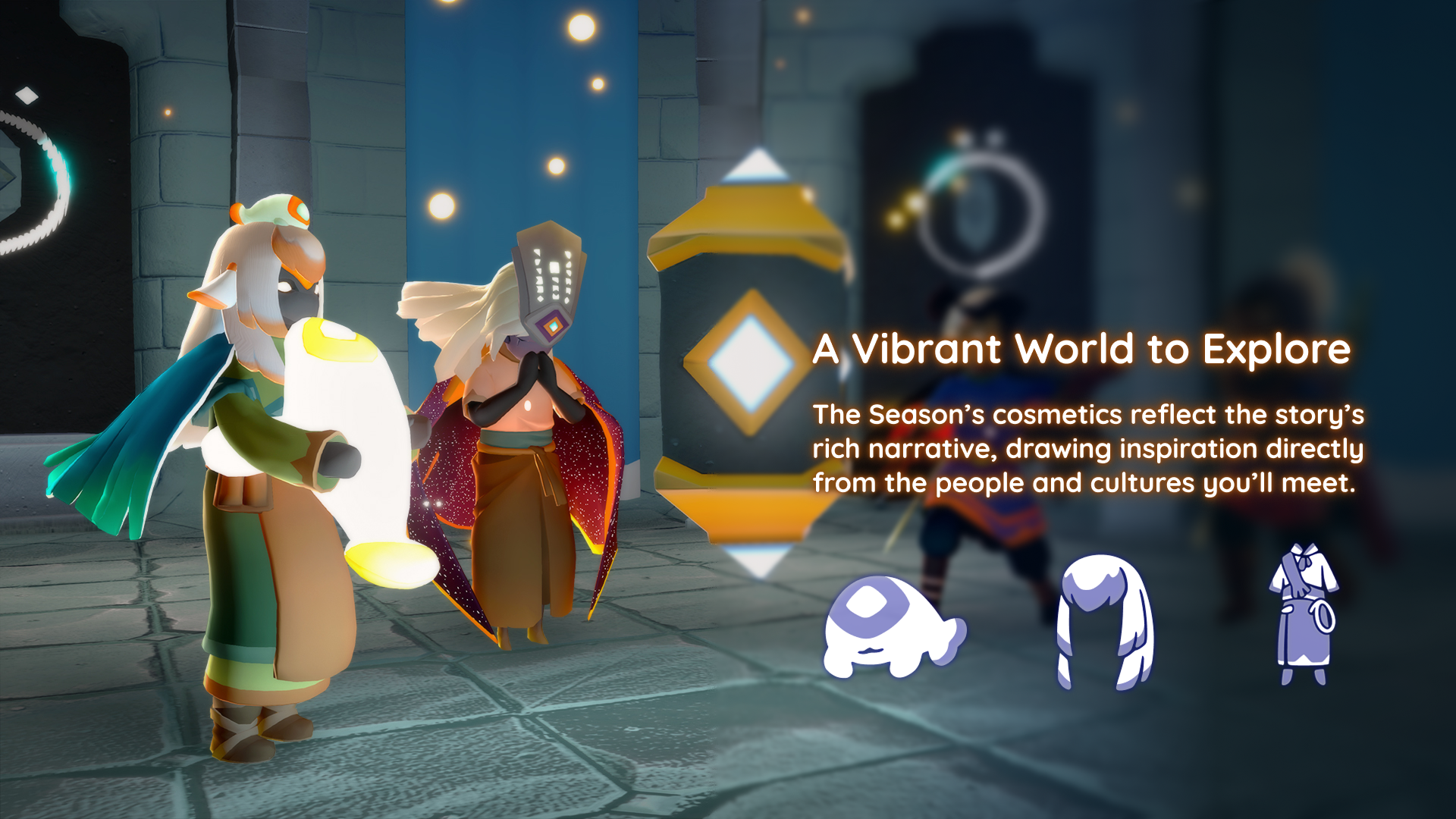
Task: Pick the robe outfit cosmetic icon
Action: pyautogui.click(x=1303, y=614)
